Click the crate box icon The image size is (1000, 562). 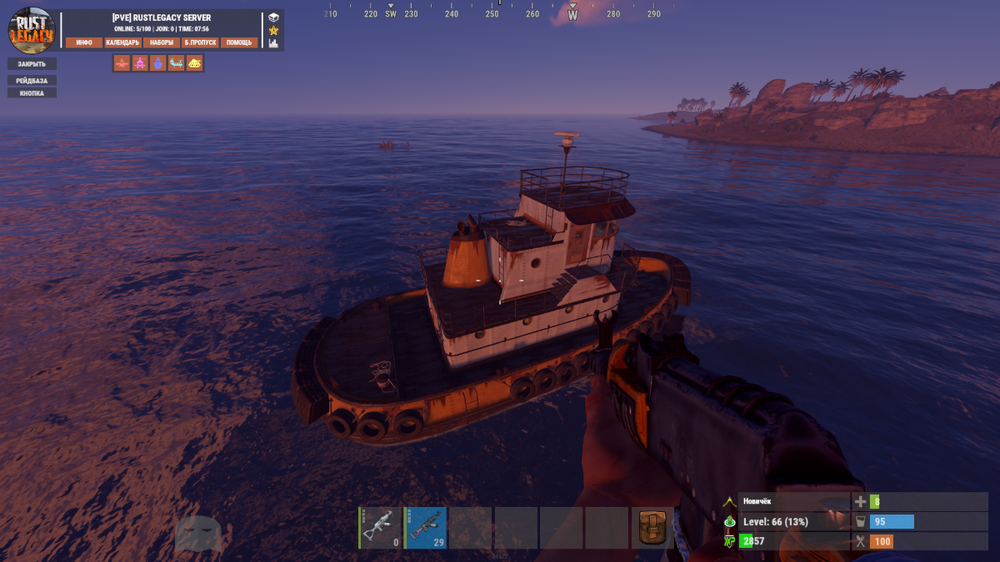pos(273,18)
